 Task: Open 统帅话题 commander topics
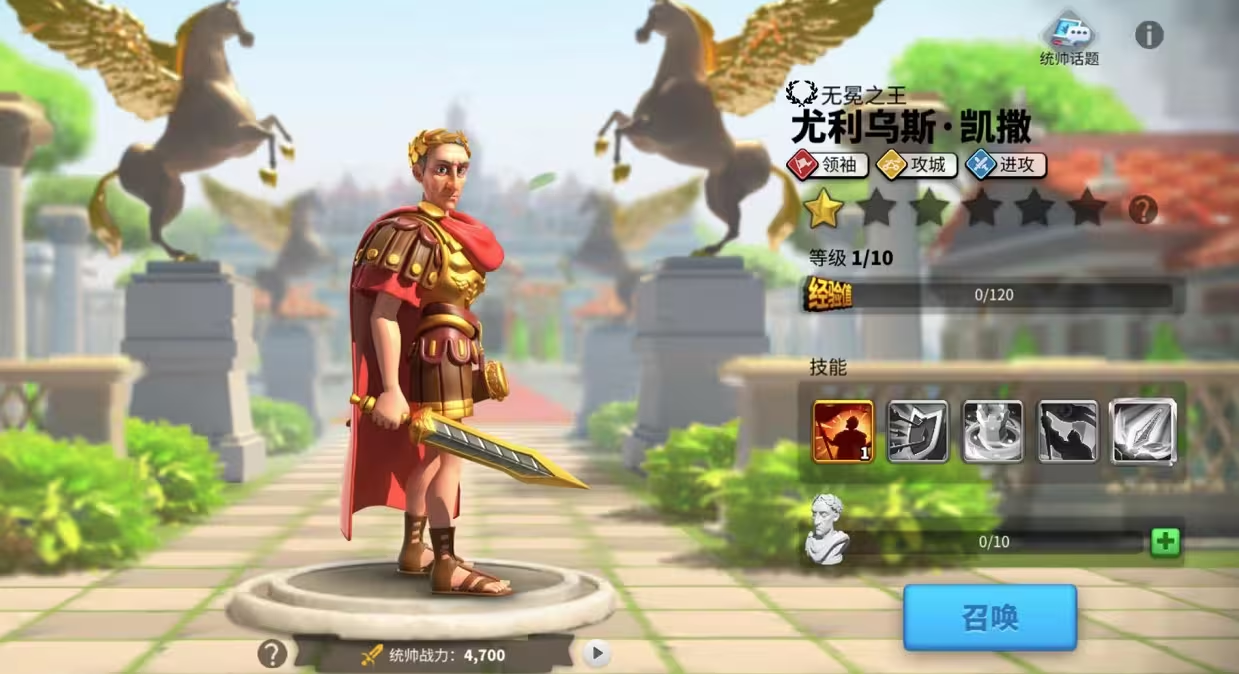point(1069,37)
